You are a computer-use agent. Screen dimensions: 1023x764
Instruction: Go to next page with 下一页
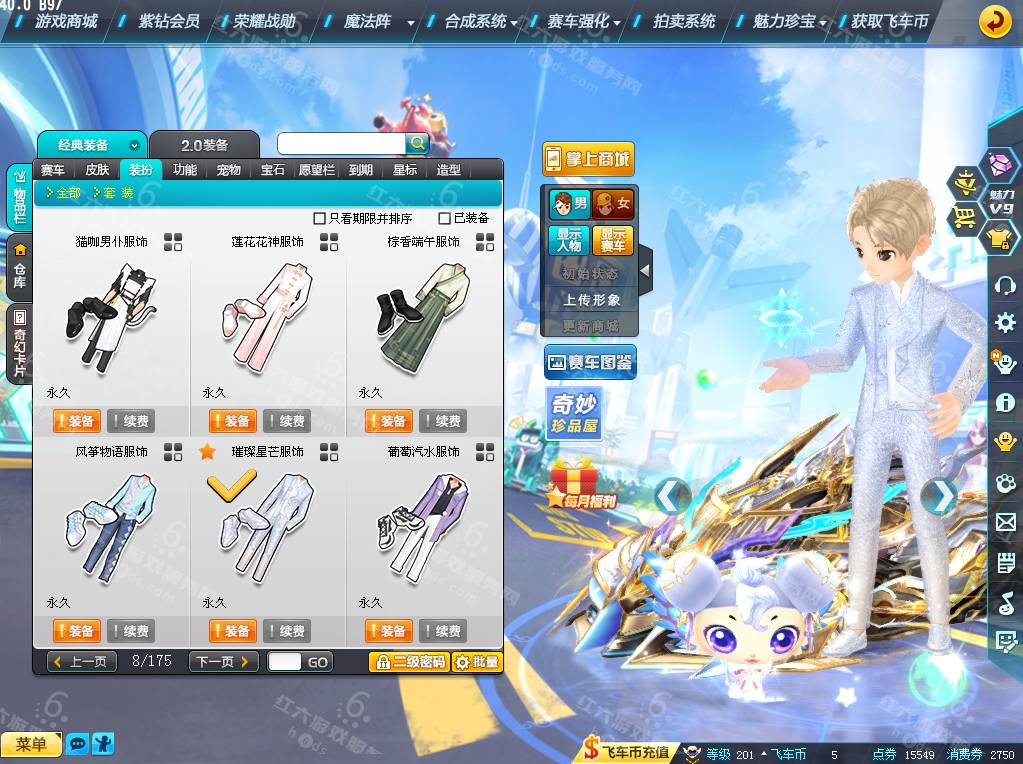click(223, 662)
